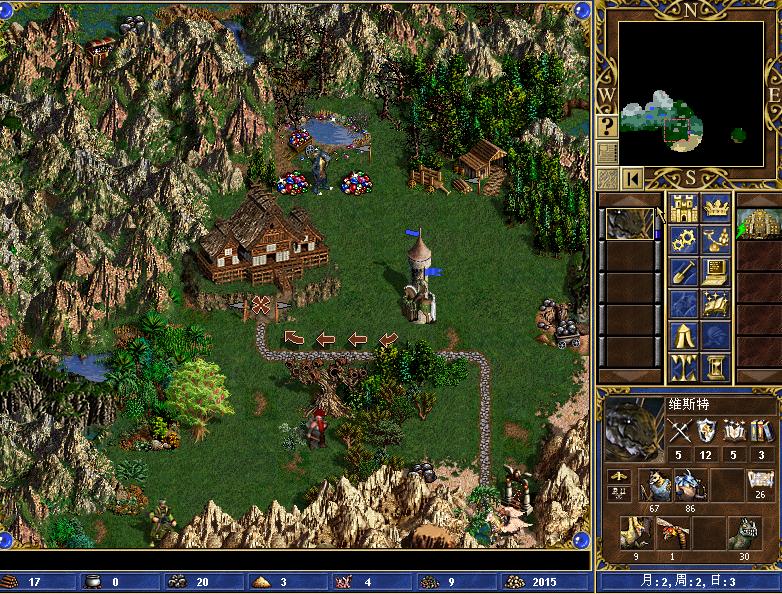Screen dimensions: 782x594
Task: Click the skip-back arrow button under the minimap
Action: 632,178
